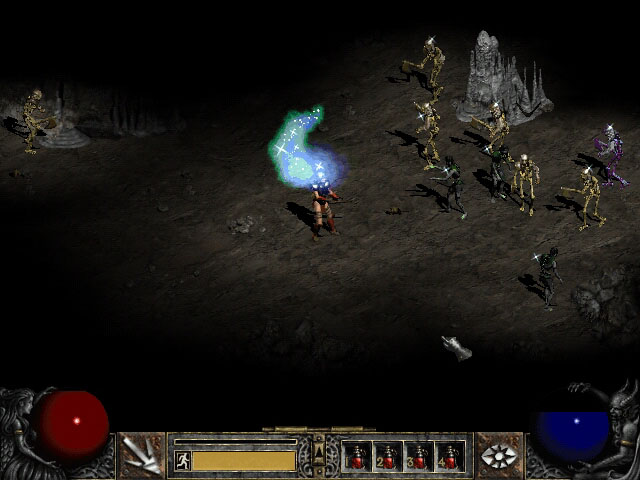The width and height of the screenshot is (640, 480).
Task: Select the left-click arrow attack skill
Action: point(141,456)
